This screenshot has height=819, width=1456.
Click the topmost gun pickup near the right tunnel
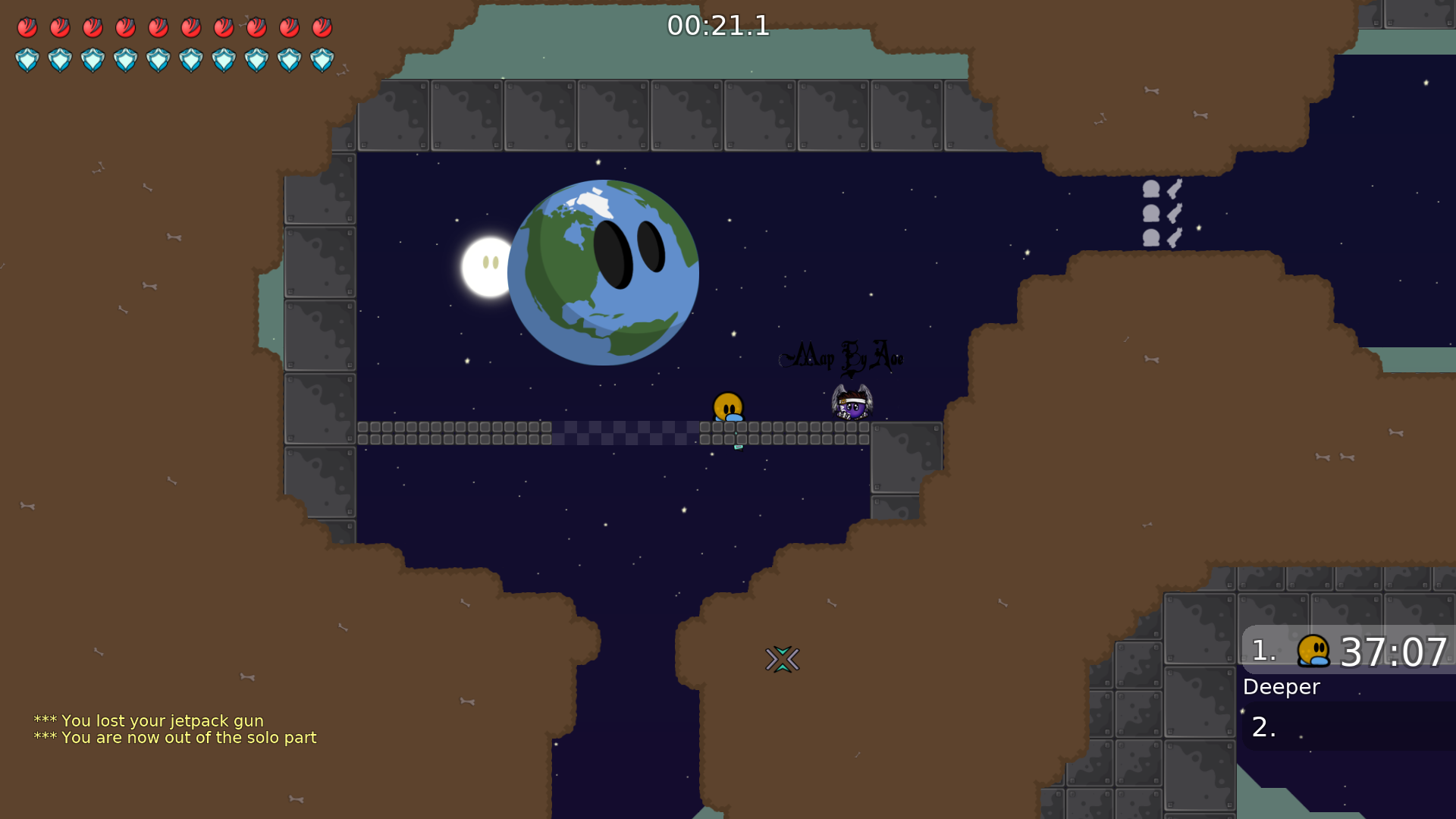[x=1174, y=190]
